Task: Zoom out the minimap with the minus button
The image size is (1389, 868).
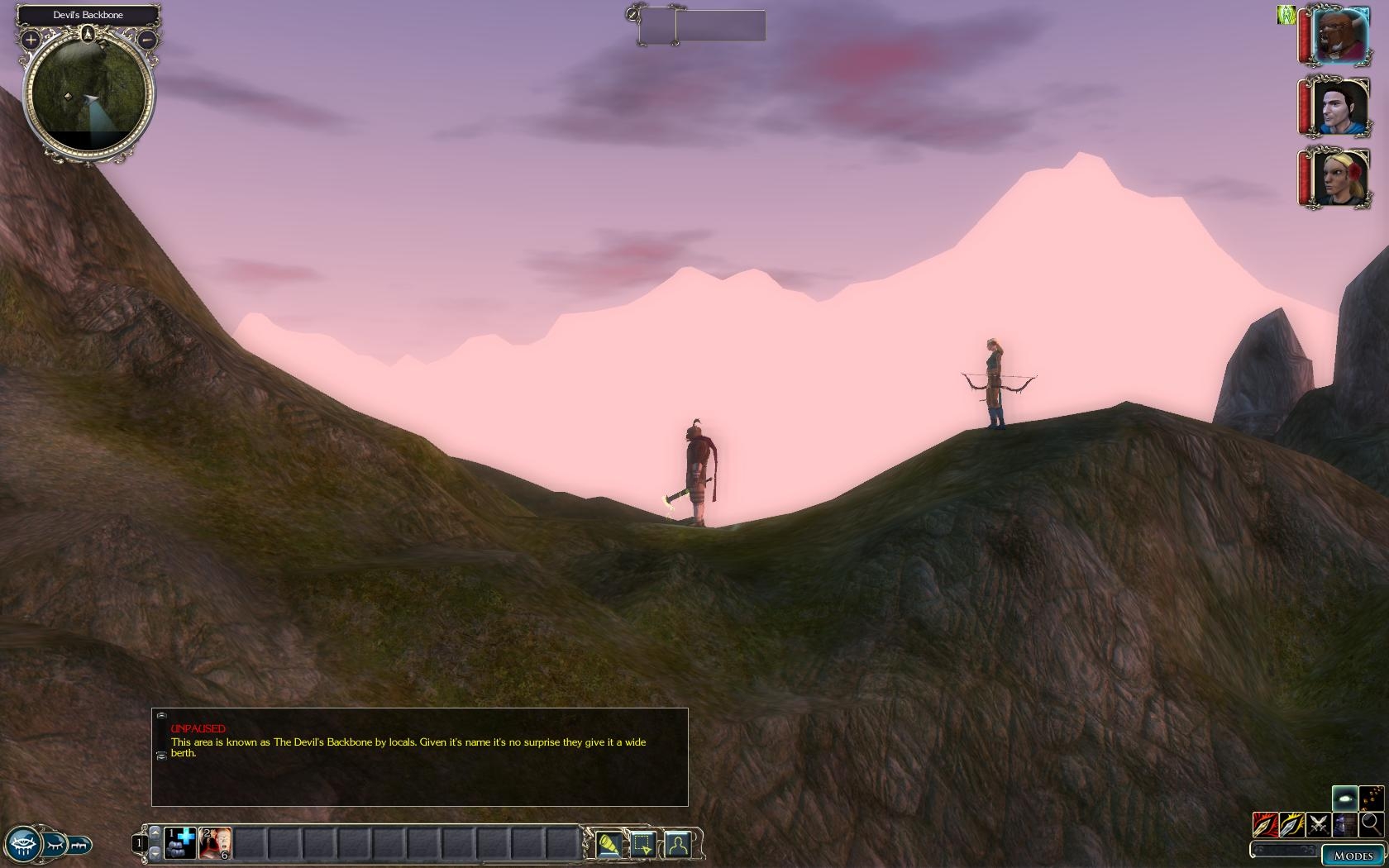Action: tap(146, 39)
